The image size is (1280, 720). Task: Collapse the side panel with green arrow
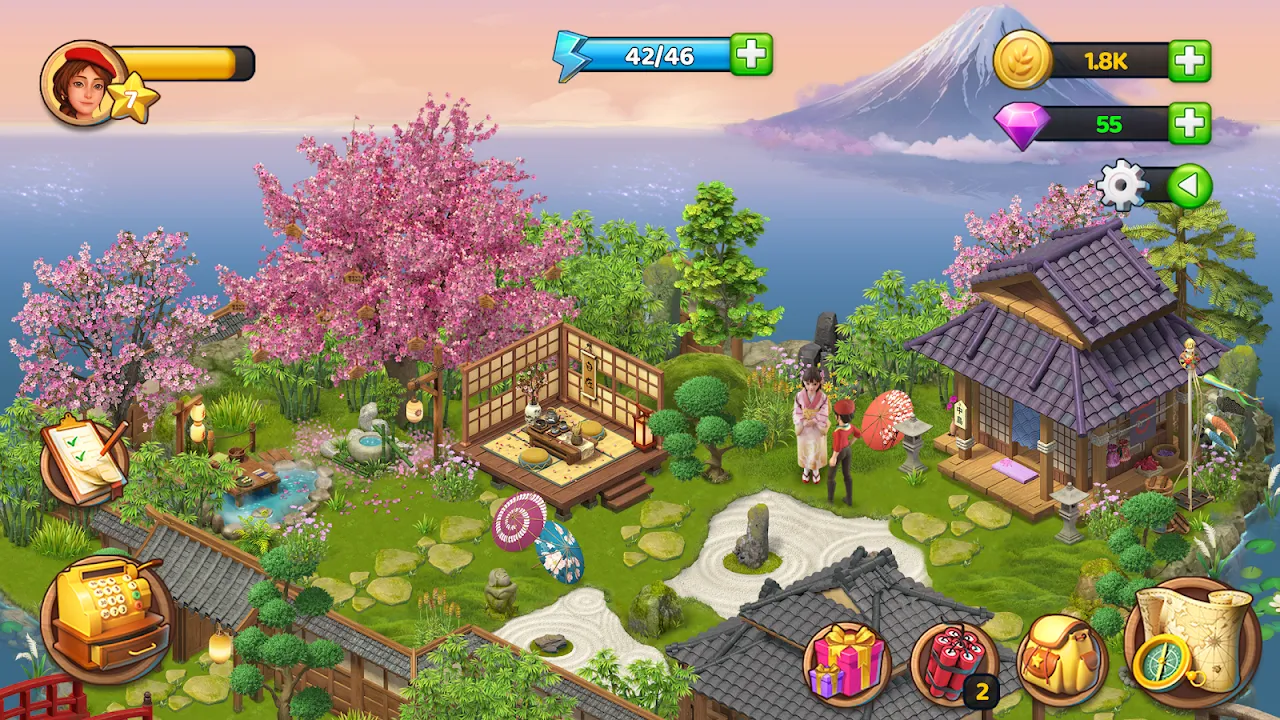click(x=1189, y=186)
